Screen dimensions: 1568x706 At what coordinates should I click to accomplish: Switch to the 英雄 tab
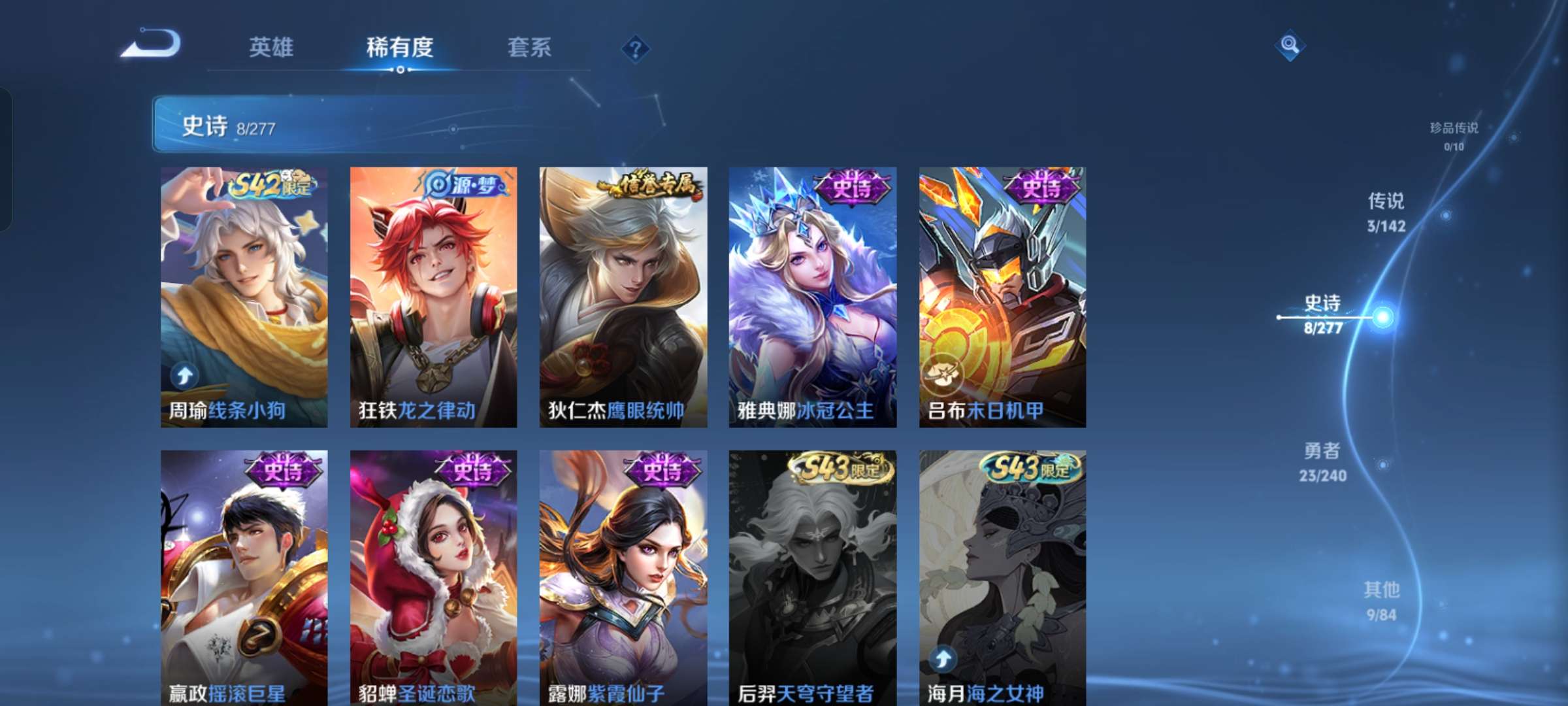272,46
